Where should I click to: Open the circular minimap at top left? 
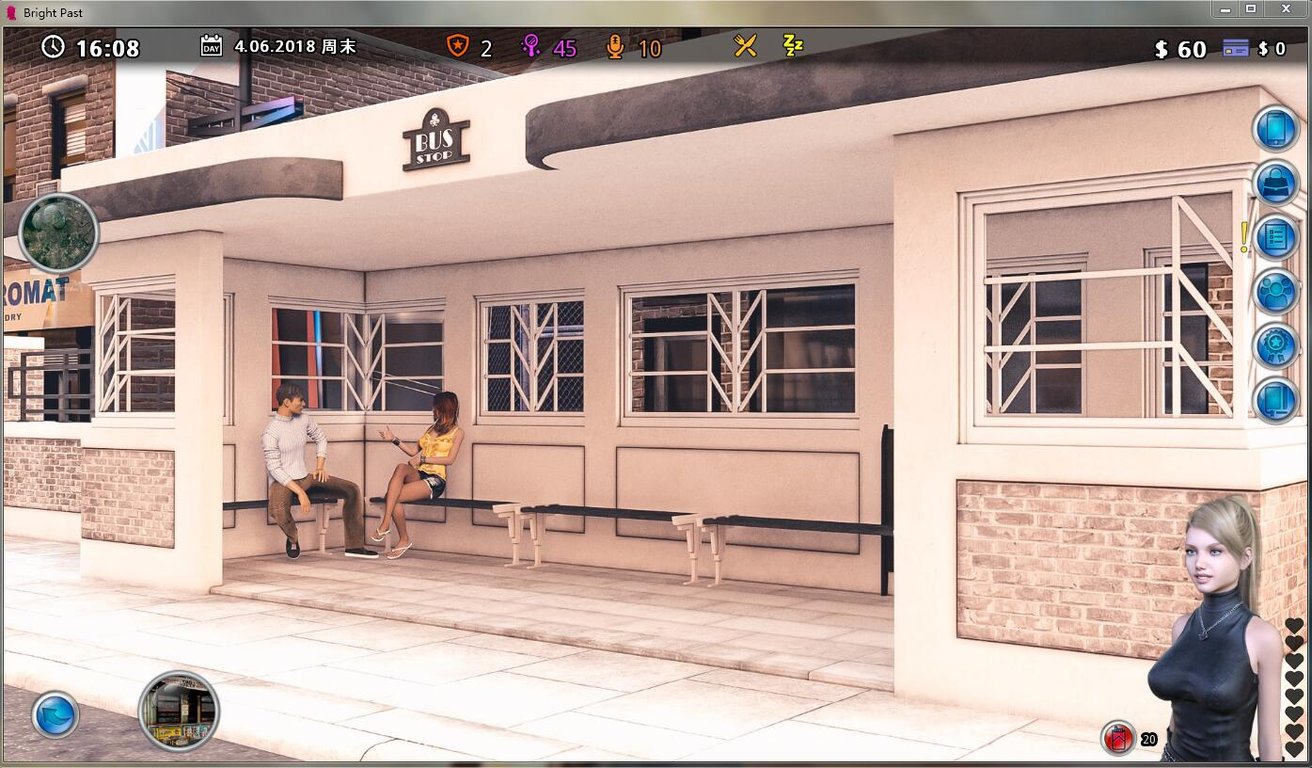(57, 233)
